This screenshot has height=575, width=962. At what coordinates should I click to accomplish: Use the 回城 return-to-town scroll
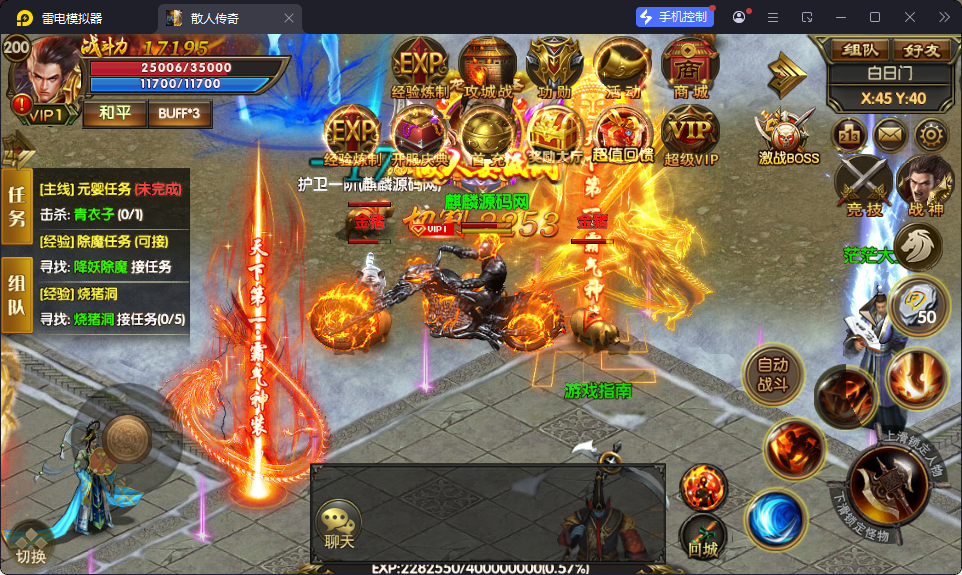703,538
